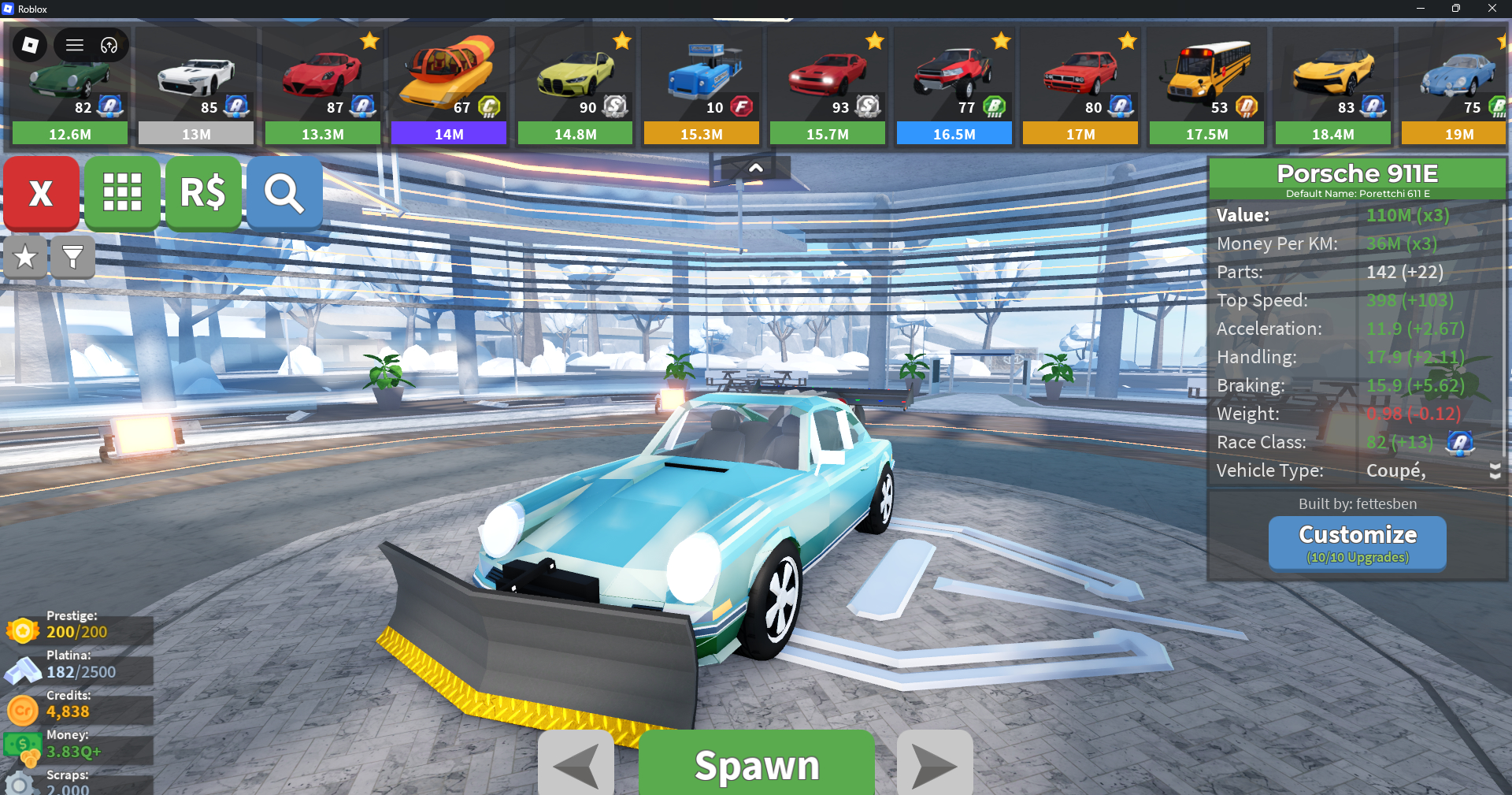Viewport: 1512px width, 795px height.
Task: Collapse the vehicle list with the up chevron
Action: (755, 168)
